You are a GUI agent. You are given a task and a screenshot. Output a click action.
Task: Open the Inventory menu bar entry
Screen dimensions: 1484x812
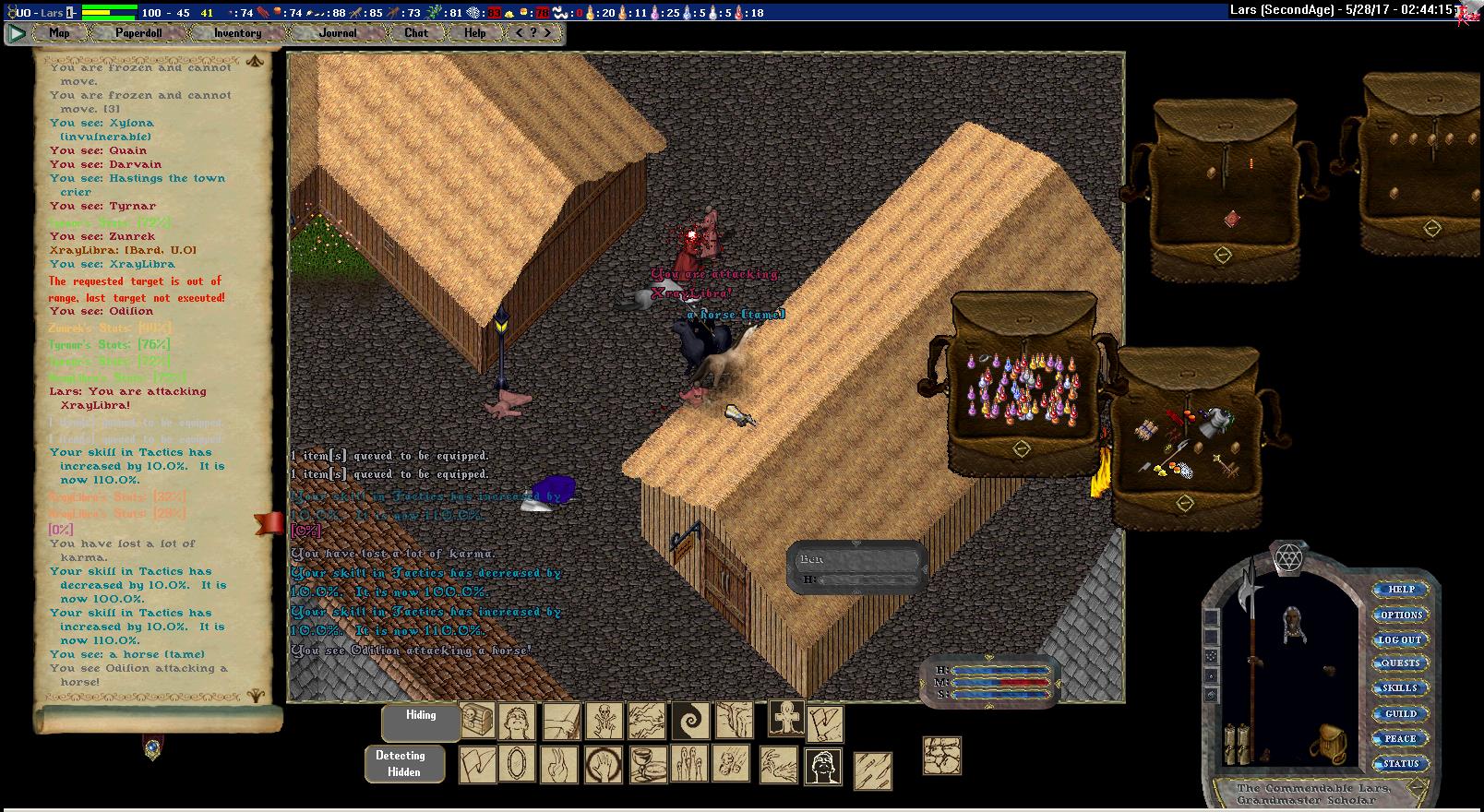pyautogui.click(x=238, y=33)
